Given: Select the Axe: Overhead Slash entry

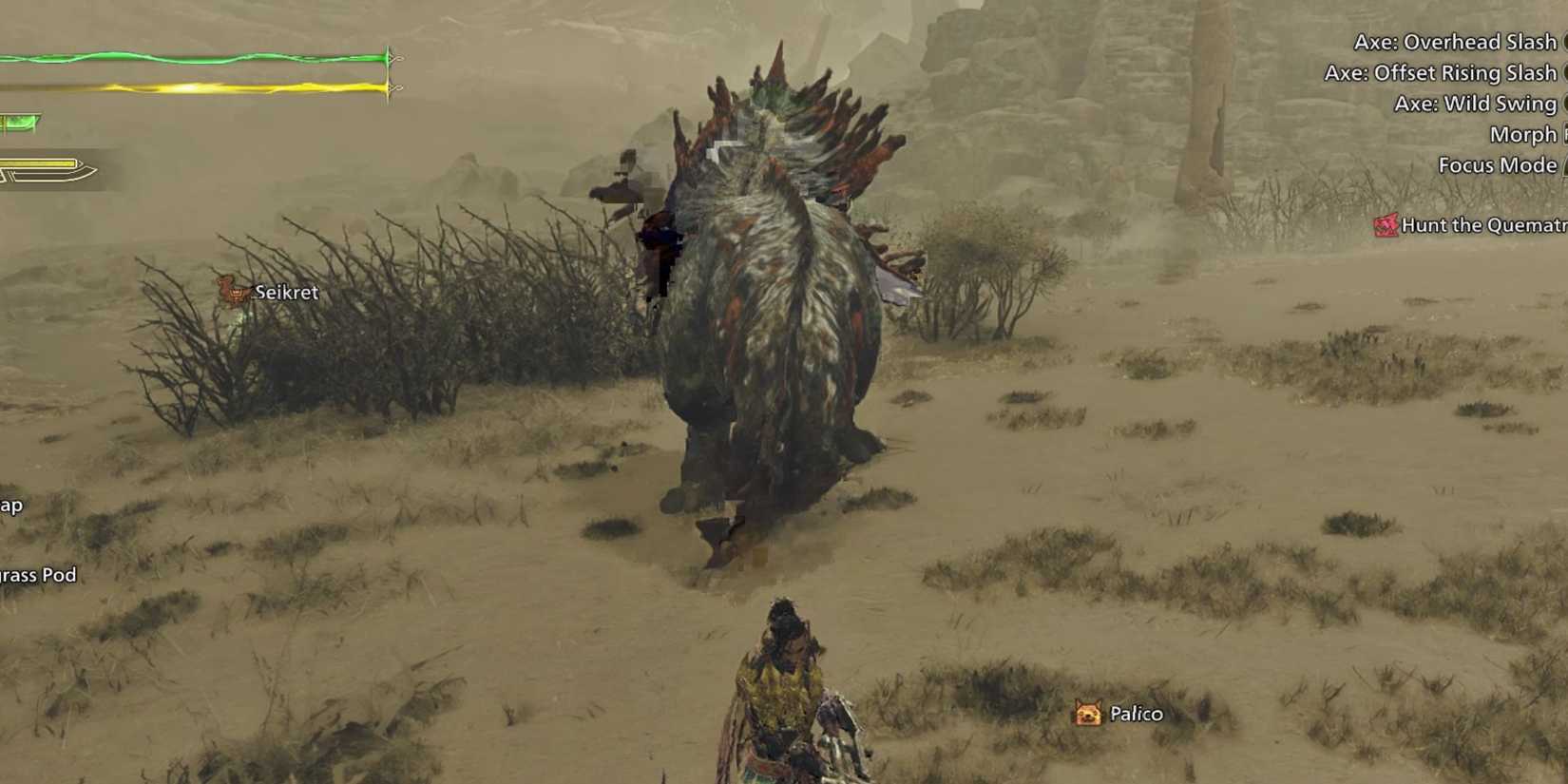Looking at the screenshot, I should pyautogui.click(x=1456, y=42).
